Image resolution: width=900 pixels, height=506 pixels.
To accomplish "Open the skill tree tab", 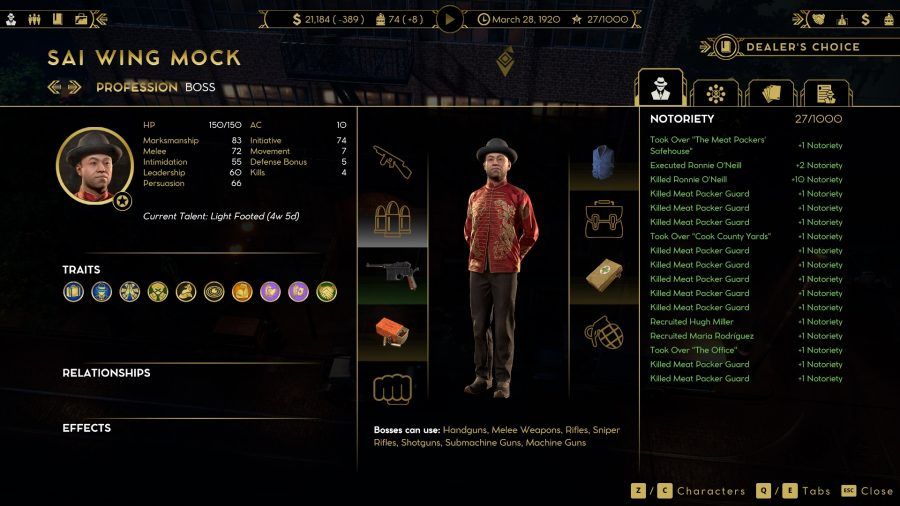I will click(716, 94).
